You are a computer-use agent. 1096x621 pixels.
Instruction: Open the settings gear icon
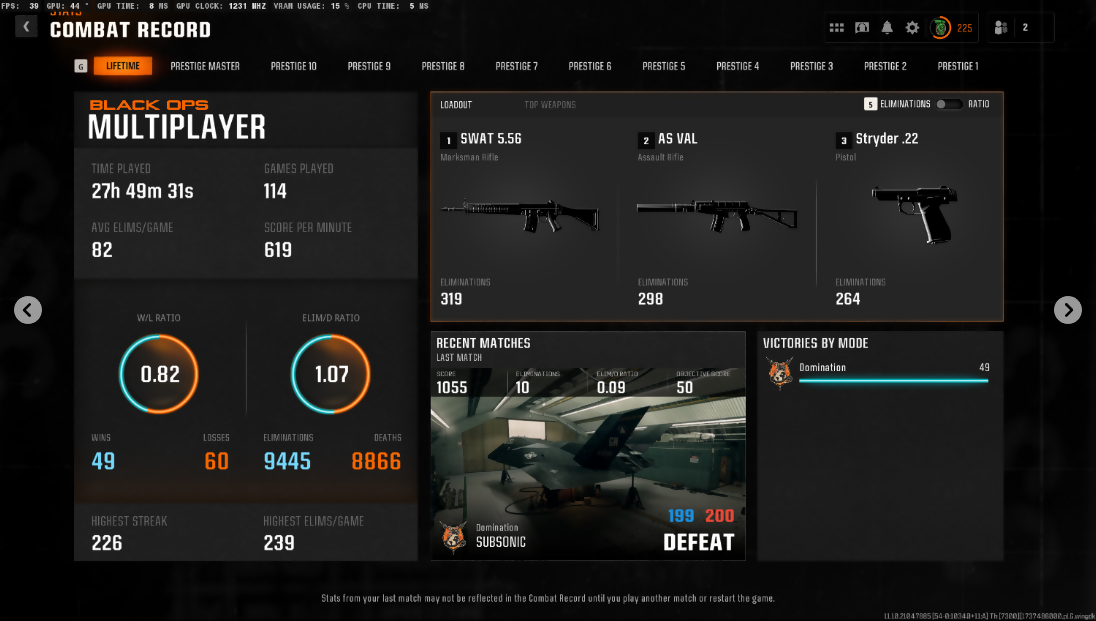pyautogui.click(x=912, y=28)
